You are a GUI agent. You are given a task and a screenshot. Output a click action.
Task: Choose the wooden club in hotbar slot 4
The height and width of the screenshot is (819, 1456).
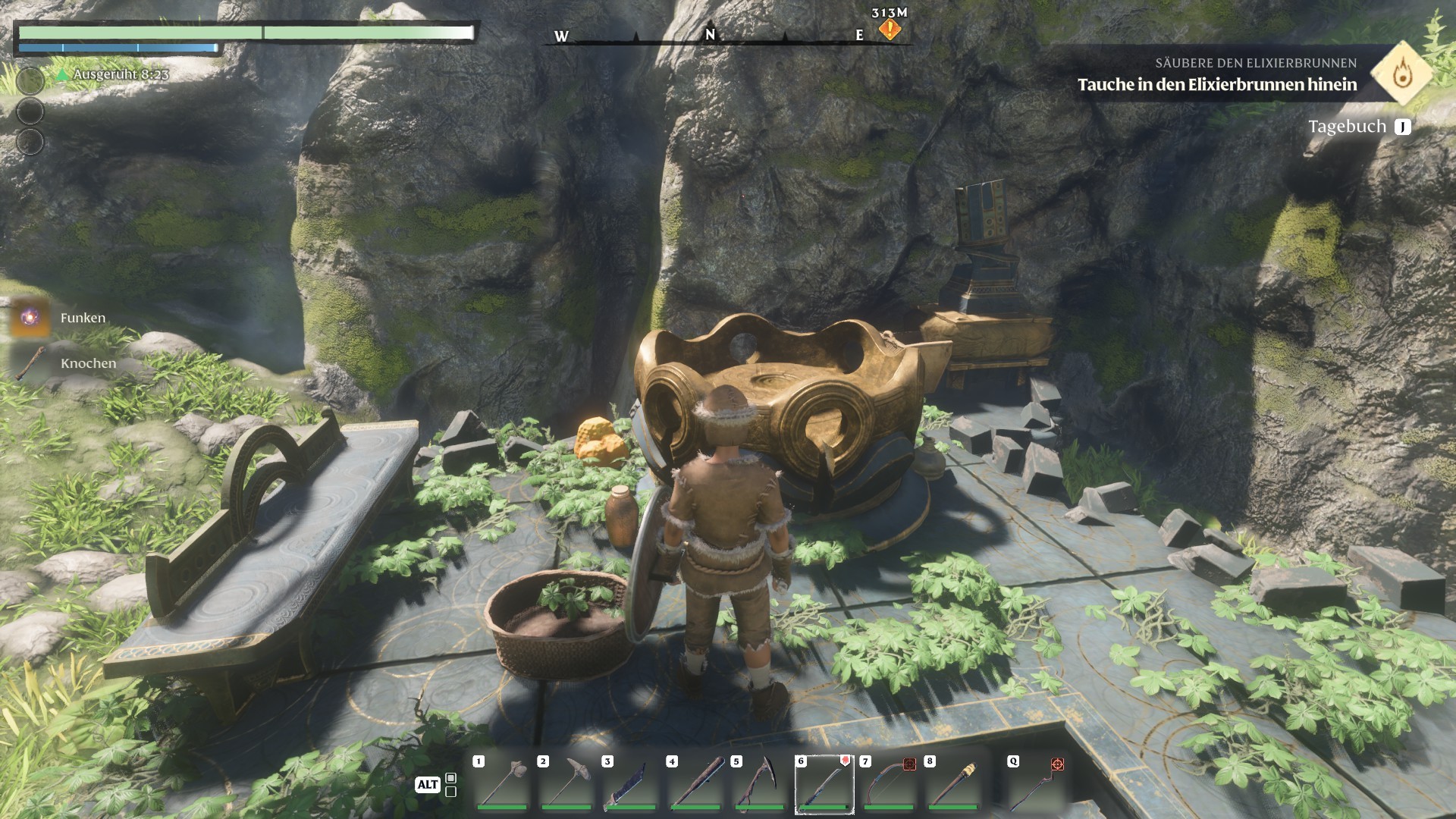click(695, 784)
